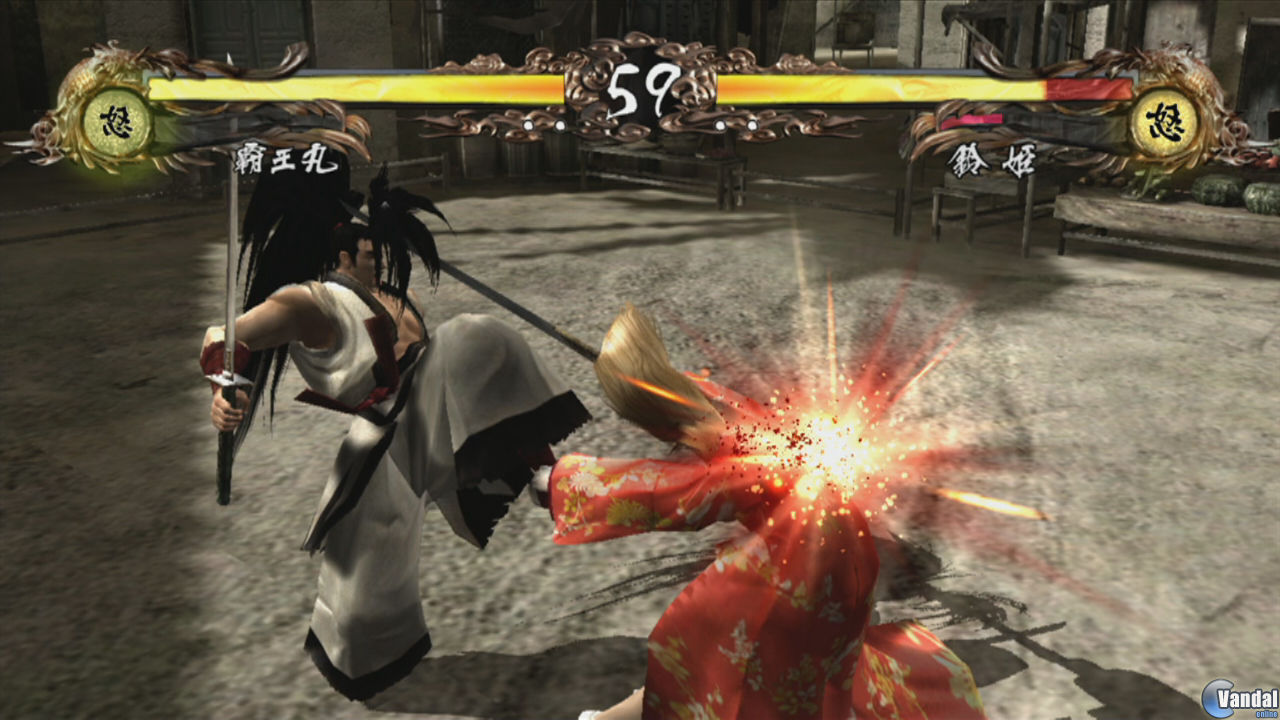The image size is (1280, 720).
Task: Click the right round-win indicator dots
Action: pos(735,126)
